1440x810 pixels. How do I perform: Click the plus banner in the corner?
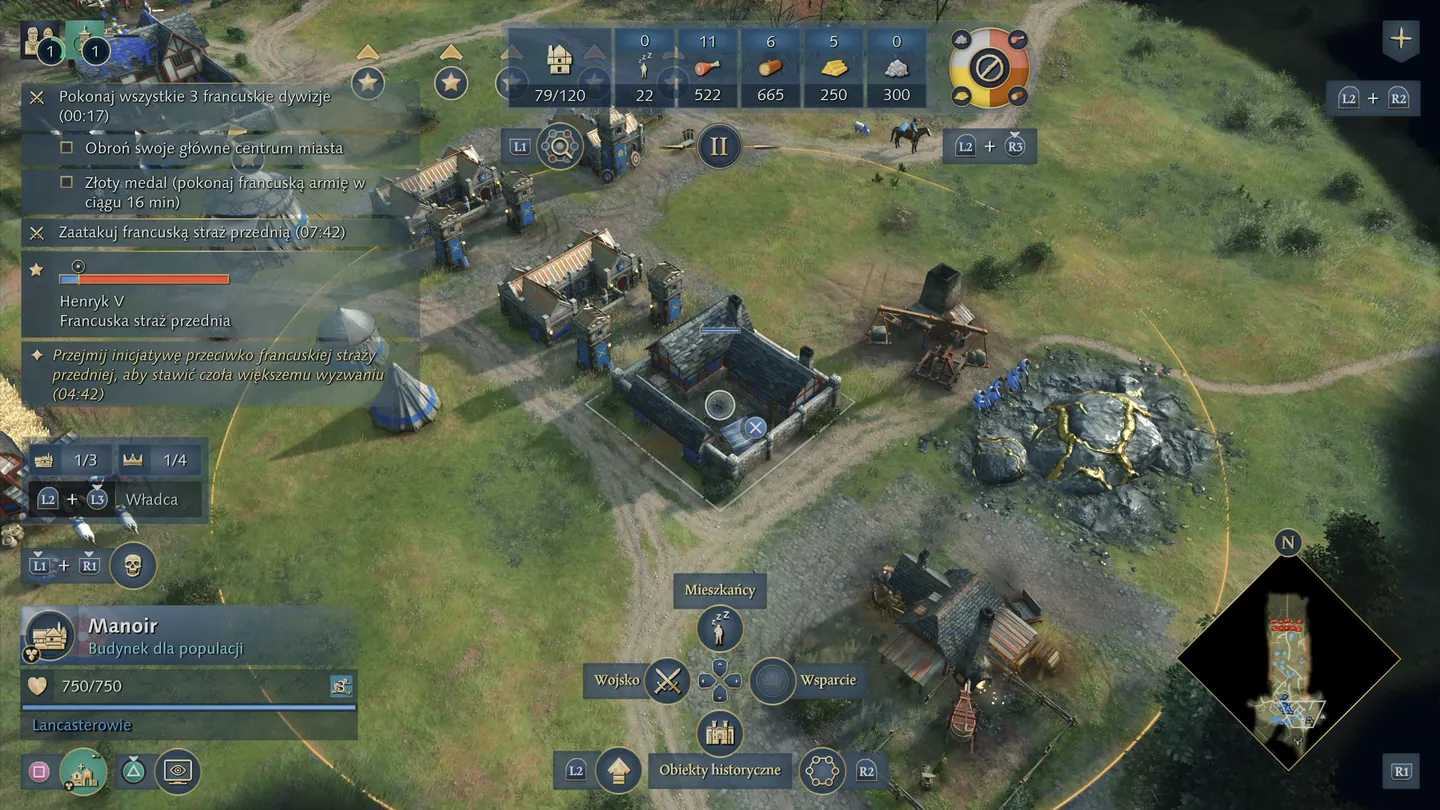click(x=1400, y=40)
